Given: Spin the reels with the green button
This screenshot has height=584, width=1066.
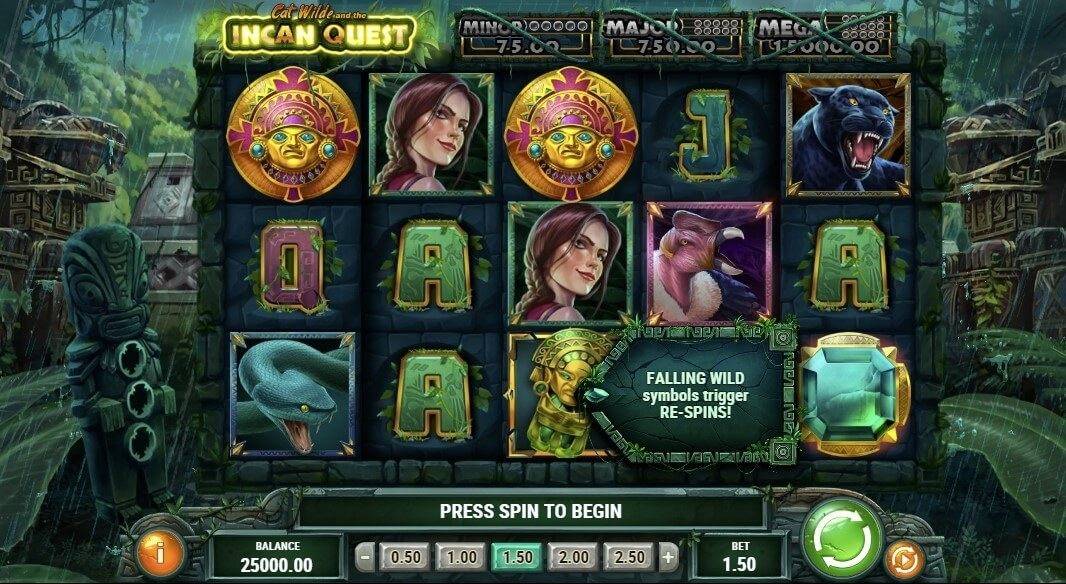Looking at the screenshot, I should point(842,538).
